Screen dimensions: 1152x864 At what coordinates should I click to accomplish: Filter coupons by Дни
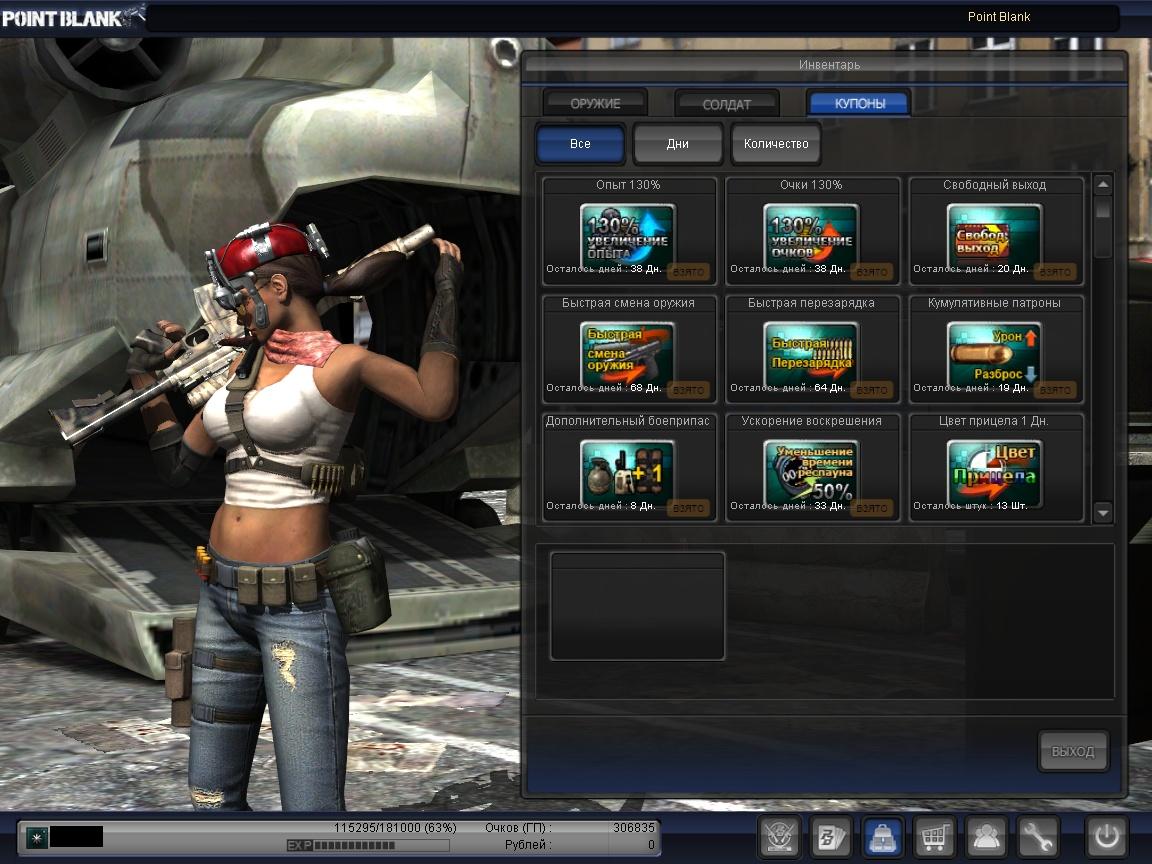pos(677,144)
